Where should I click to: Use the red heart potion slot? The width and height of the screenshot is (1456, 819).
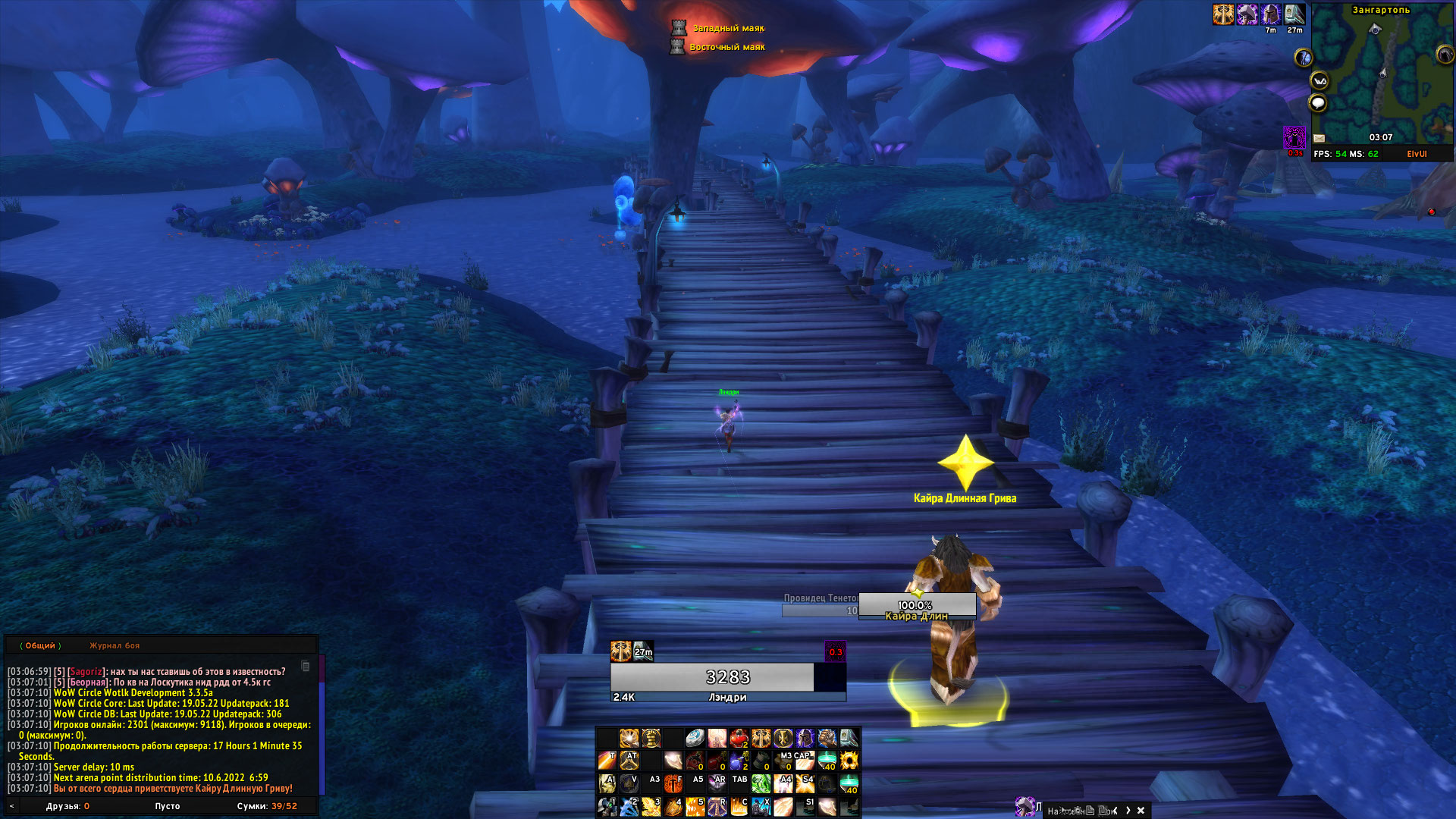739,738
